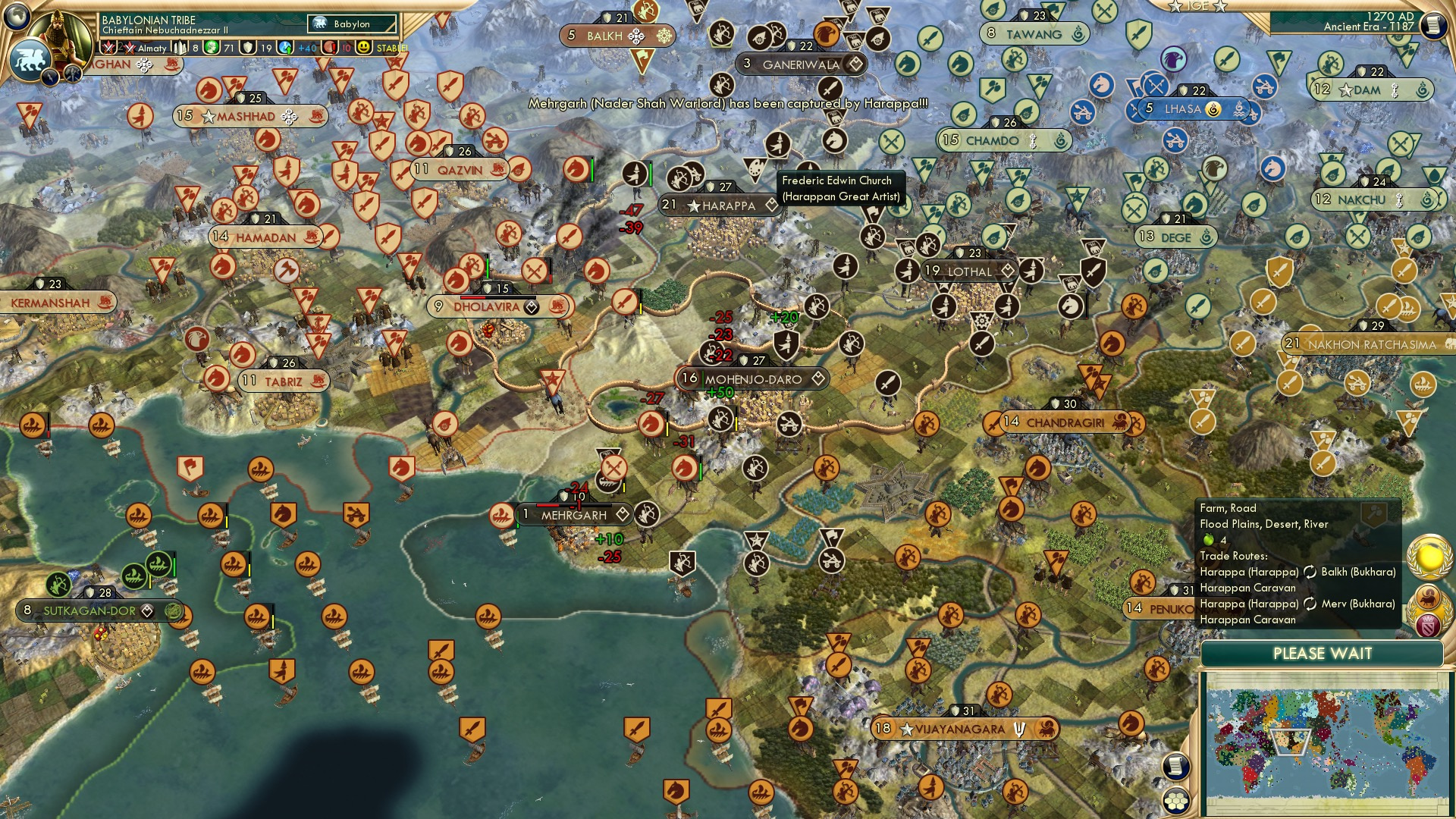Viewport: 1456px width, 819px height.
Task: Click the culture icon showing 71
Action: 212,47
